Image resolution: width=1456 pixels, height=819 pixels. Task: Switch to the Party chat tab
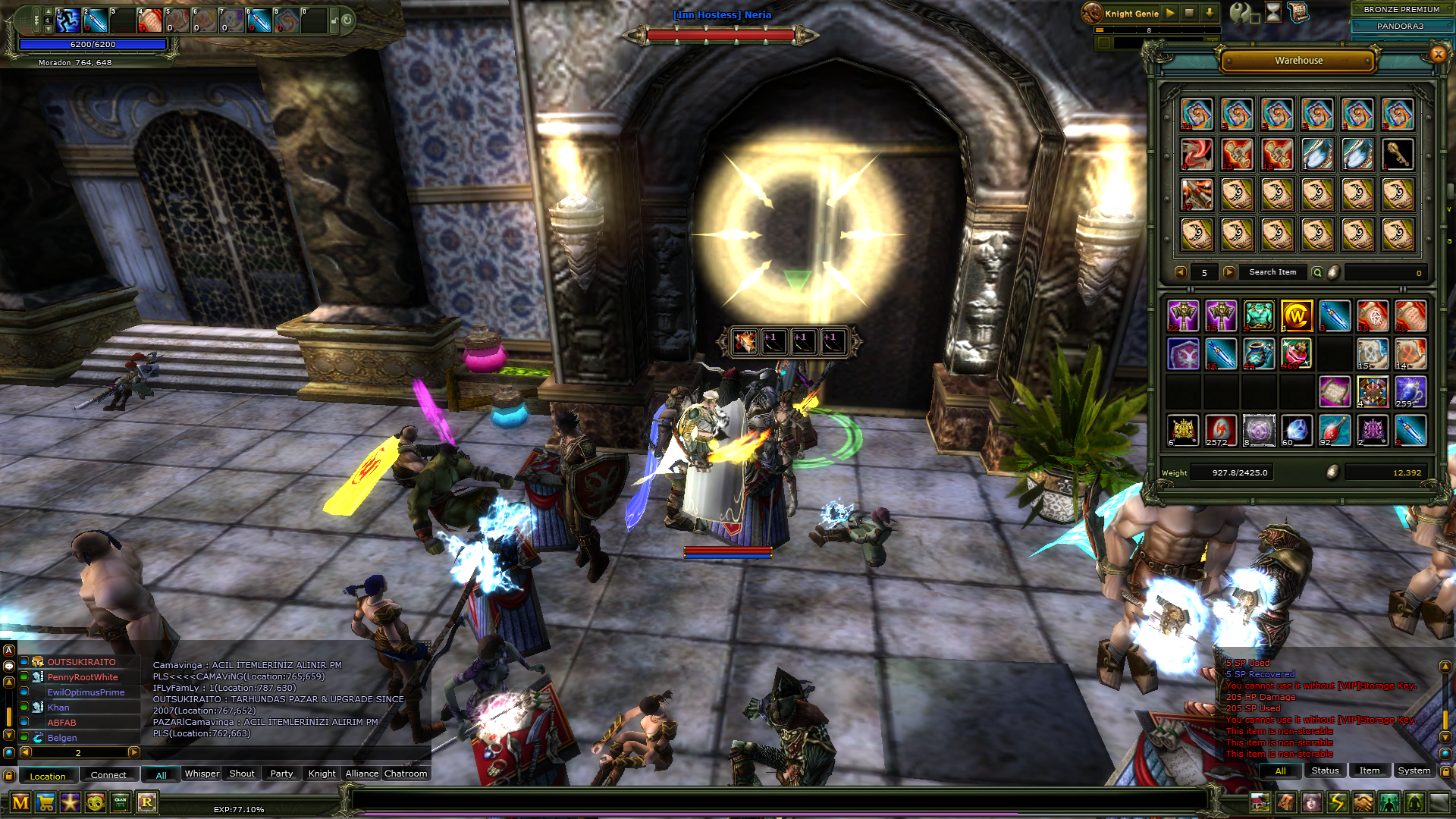point(281,773)
